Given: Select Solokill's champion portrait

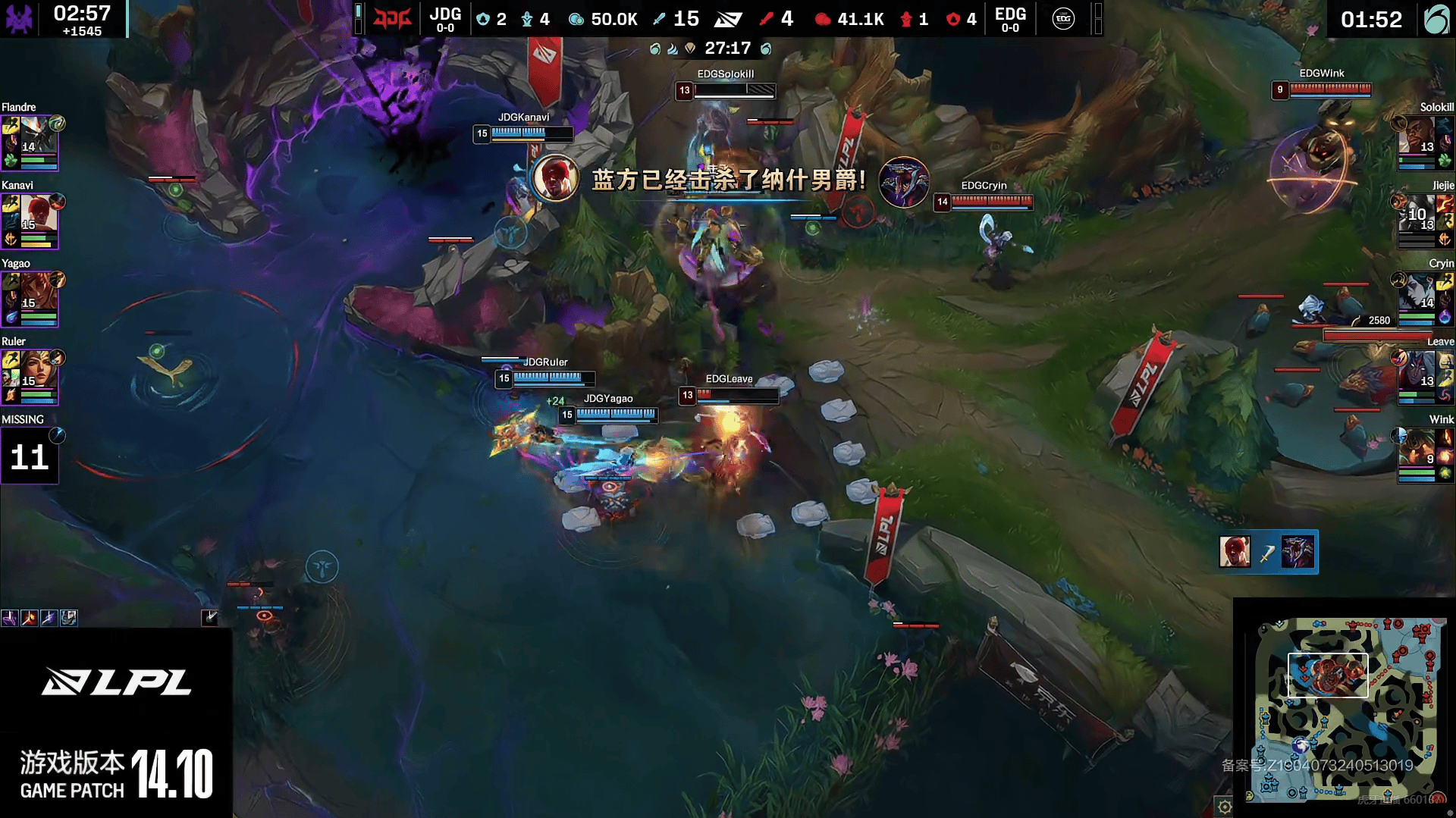Looking at the screenshot, I should click(x=1417, y=135).
